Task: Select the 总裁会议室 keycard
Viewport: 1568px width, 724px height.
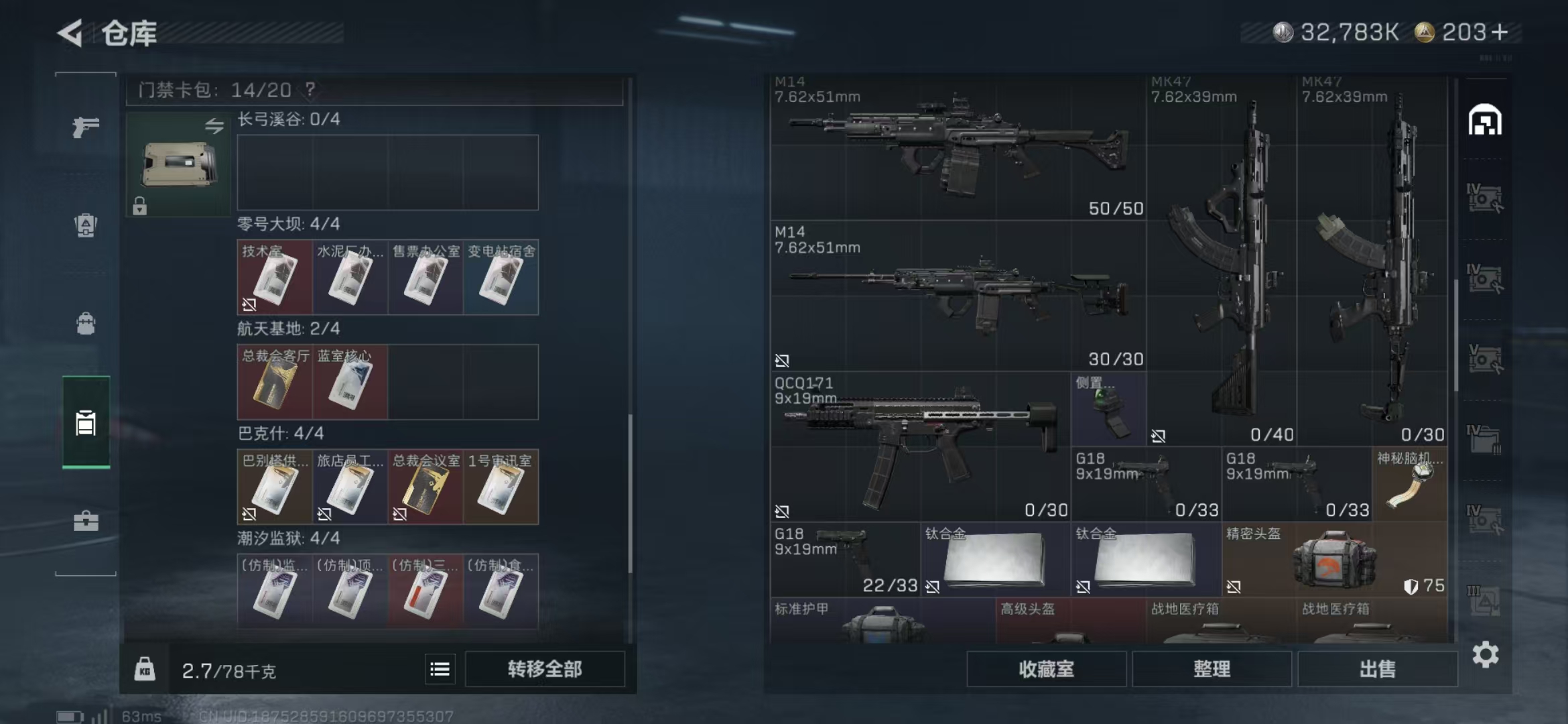Action: coord(426,487)
